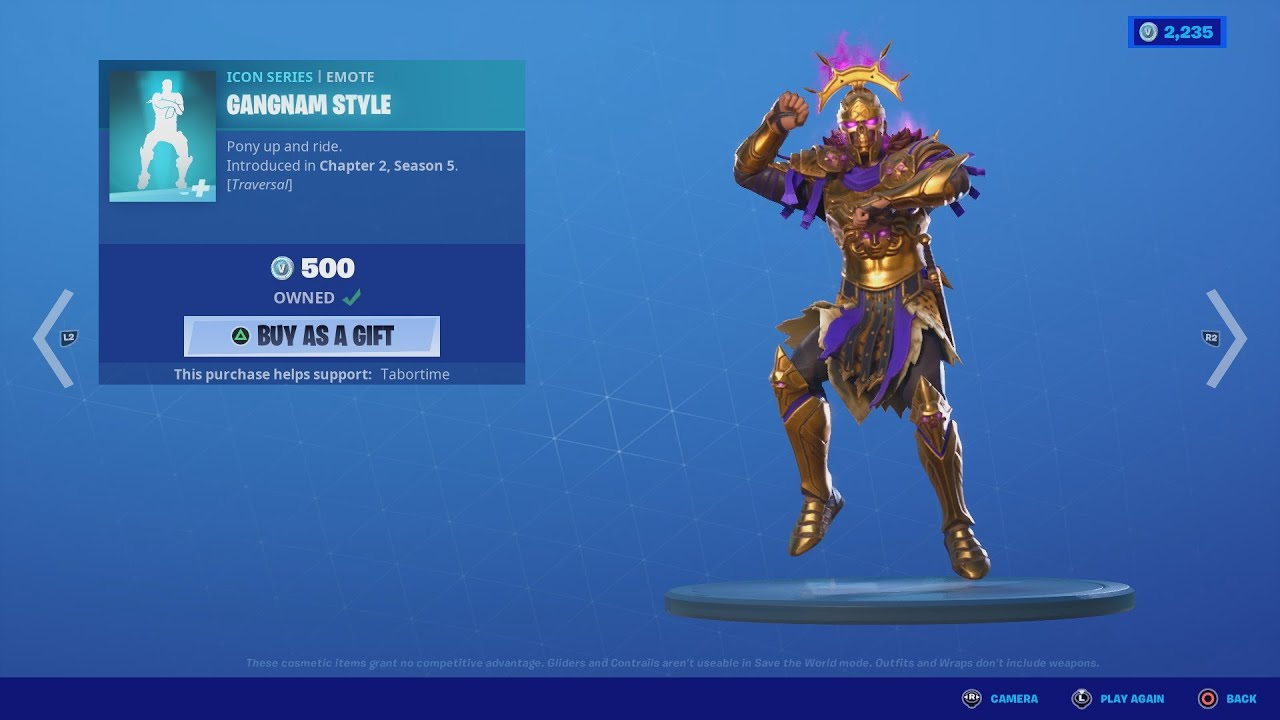
Task: Click the V-Bucks balance in the top right
Action: (1177, 31)
